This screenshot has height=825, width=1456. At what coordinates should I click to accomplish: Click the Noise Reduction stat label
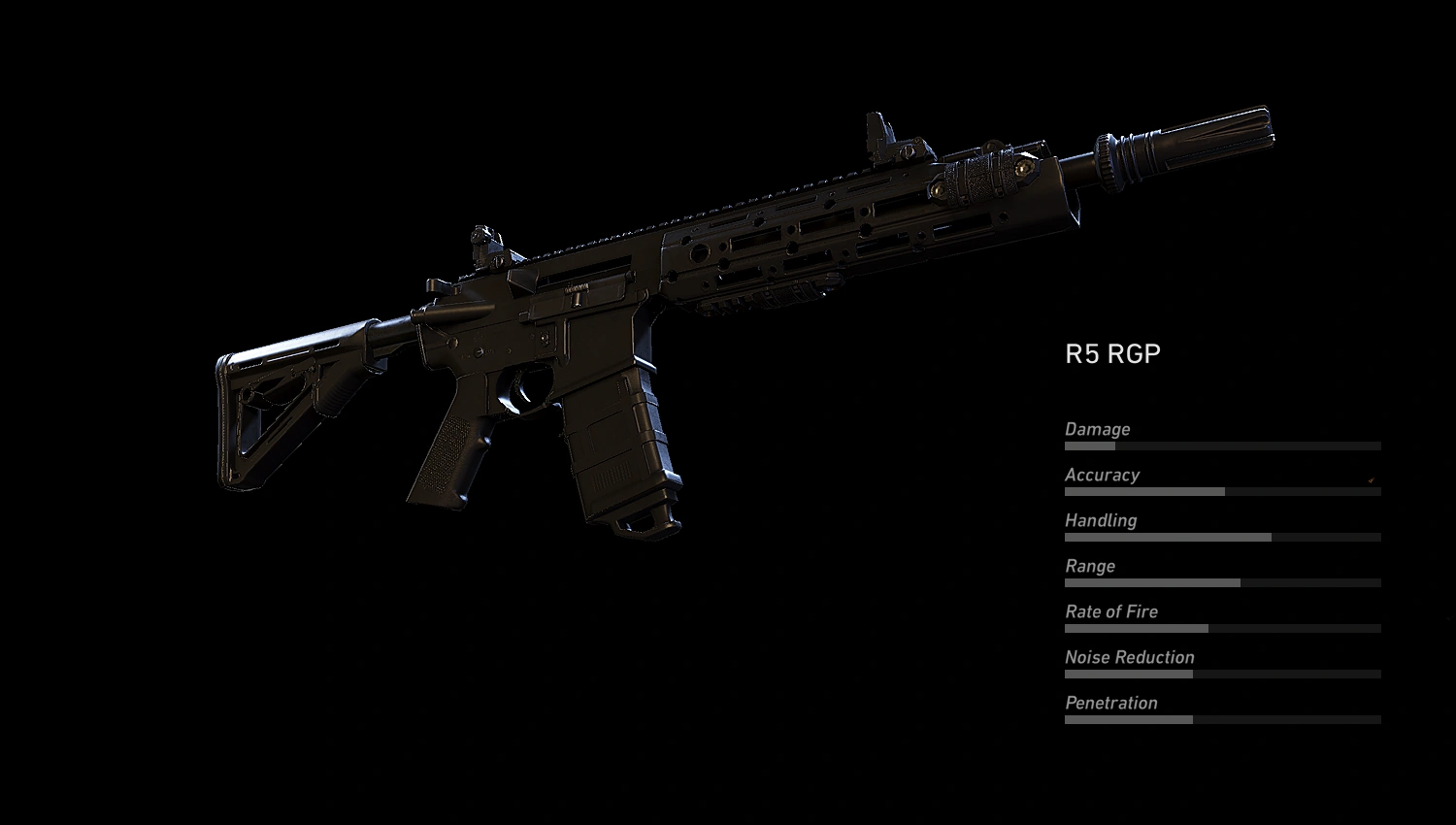coord(1129,657)
